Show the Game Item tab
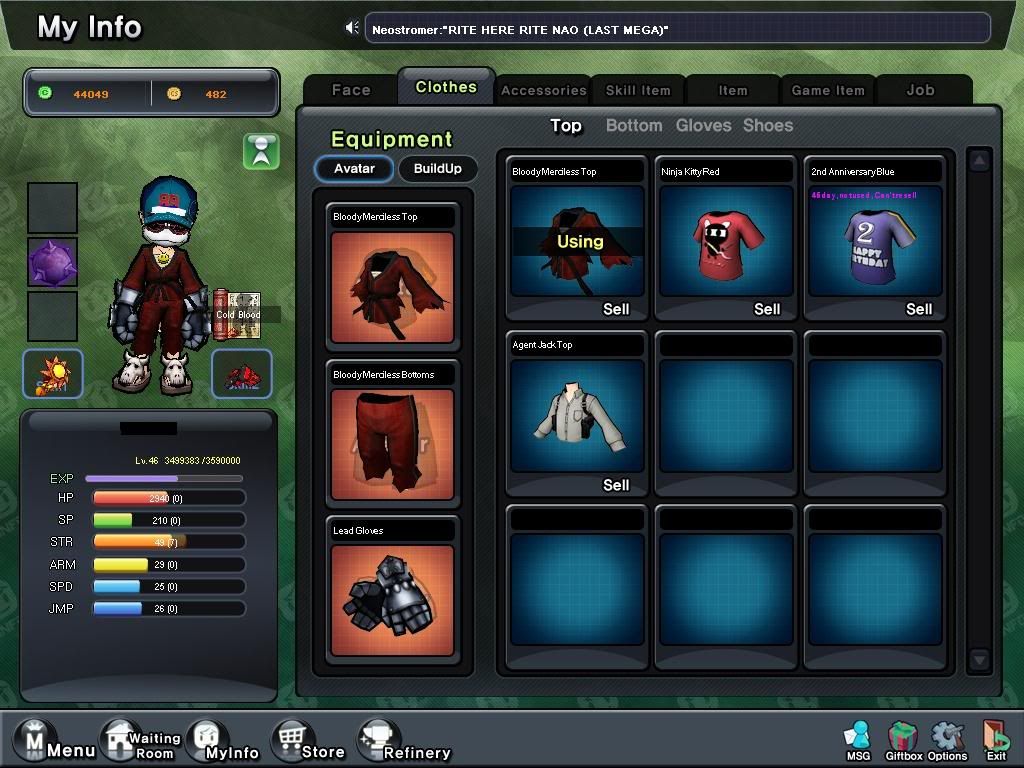1024x768 pixels. click(827, 90)
